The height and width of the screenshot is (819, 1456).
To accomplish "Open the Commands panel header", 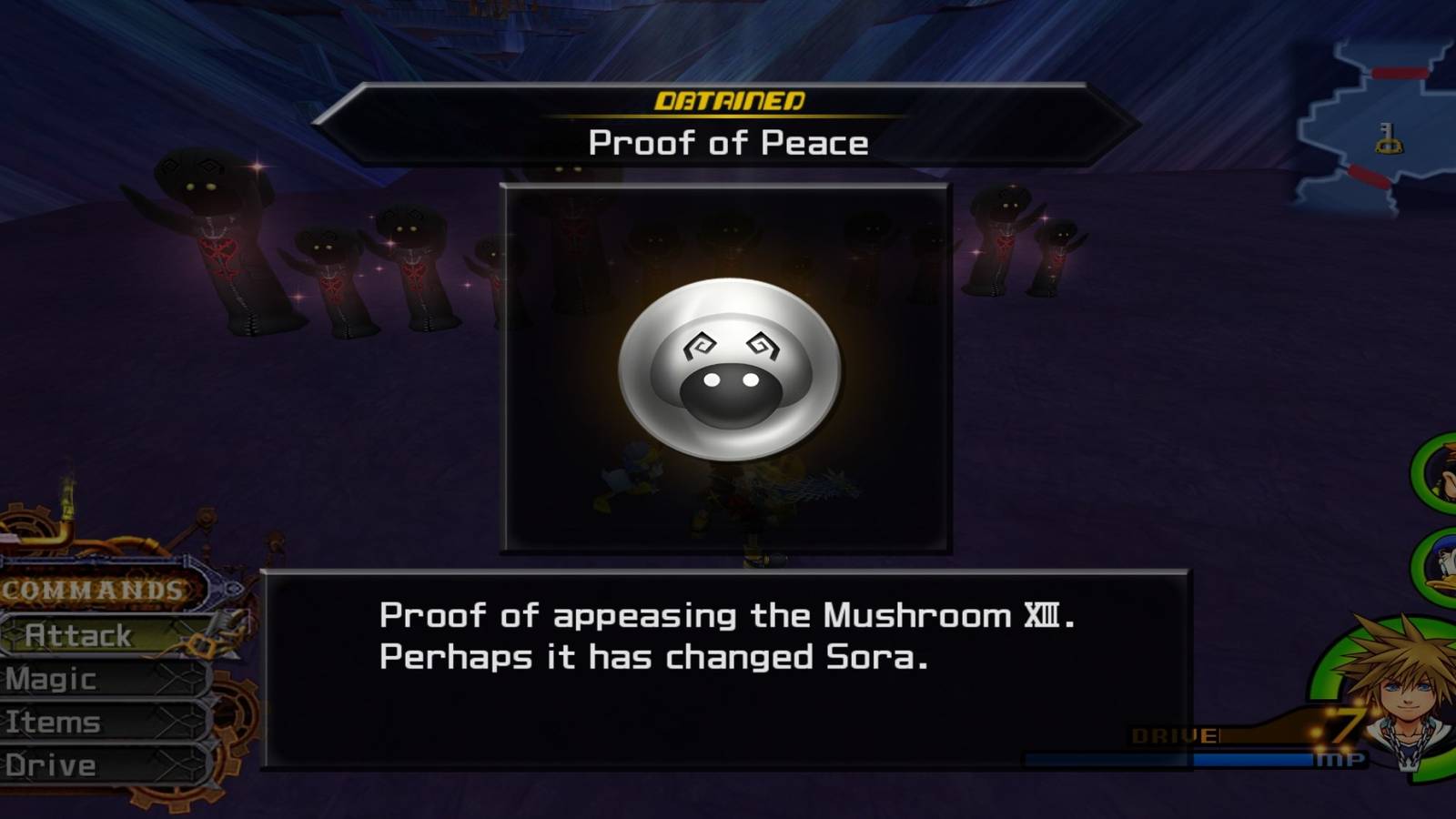I will (x=91, y=589).
